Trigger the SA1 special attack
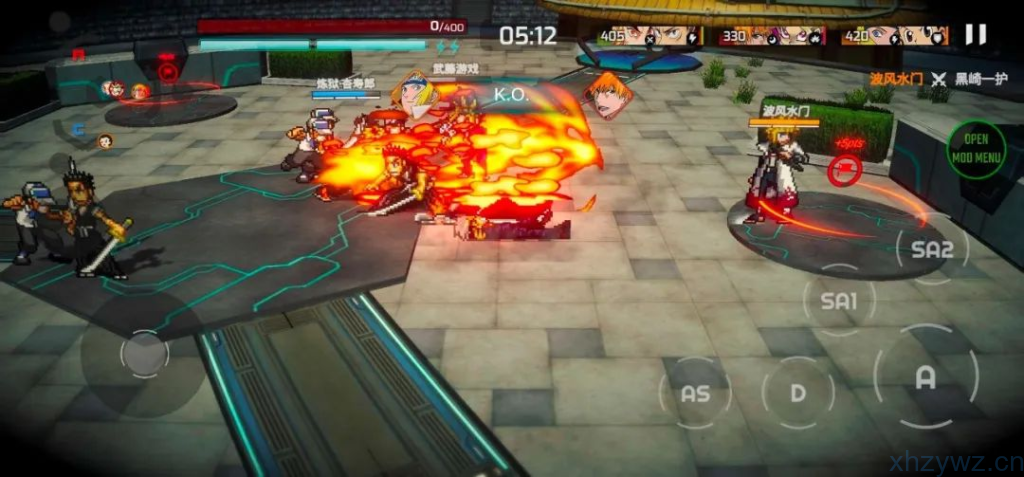The height and width of the screenshot is (477, 1024). pyautogui.click(x=839, y=299)
